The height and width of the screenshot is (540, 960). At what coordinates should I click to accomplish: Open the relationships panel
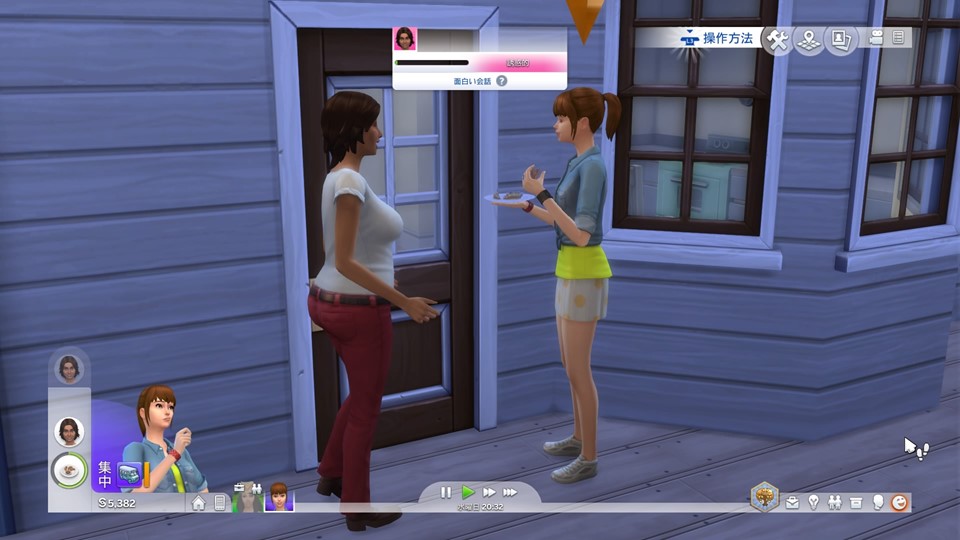(834, 502)
